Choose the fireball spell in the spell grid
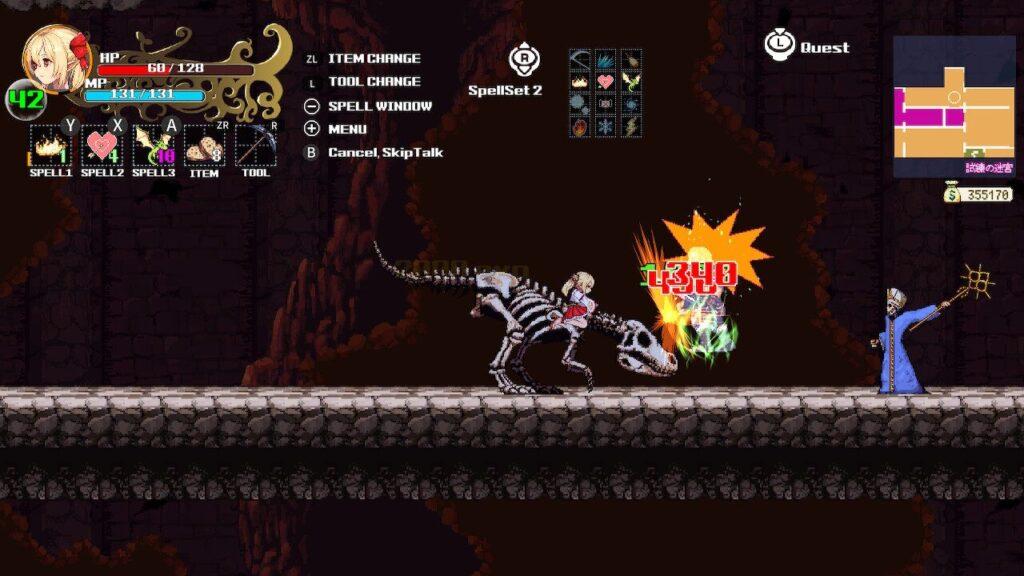 (581, 126)
